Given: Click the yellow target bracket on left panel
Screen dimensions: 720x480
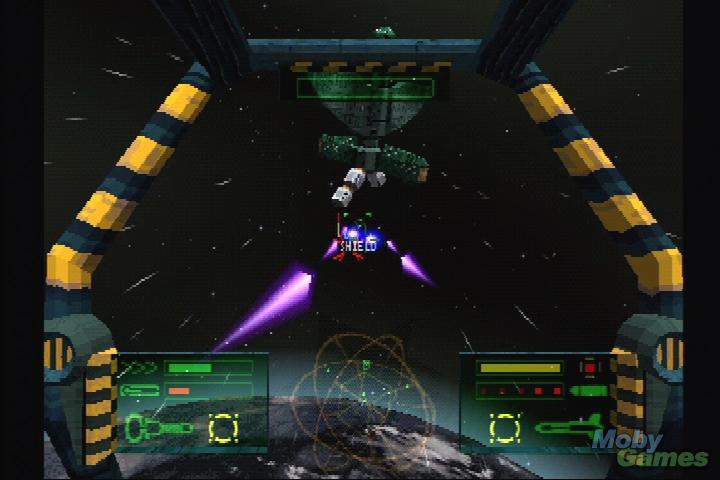Looking at the screenshot, I should [x=224, y=429].
